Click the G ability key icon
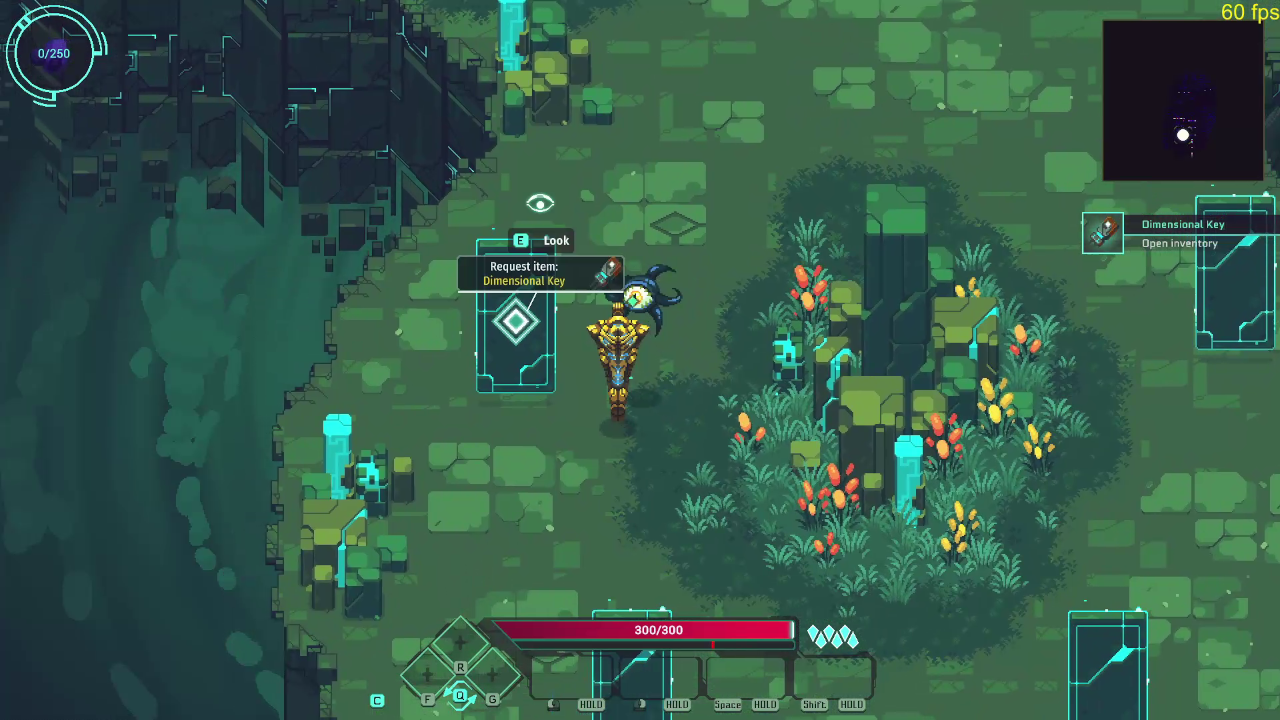The height and width of the screenshot is (720, 1280). tap(492, 699)
